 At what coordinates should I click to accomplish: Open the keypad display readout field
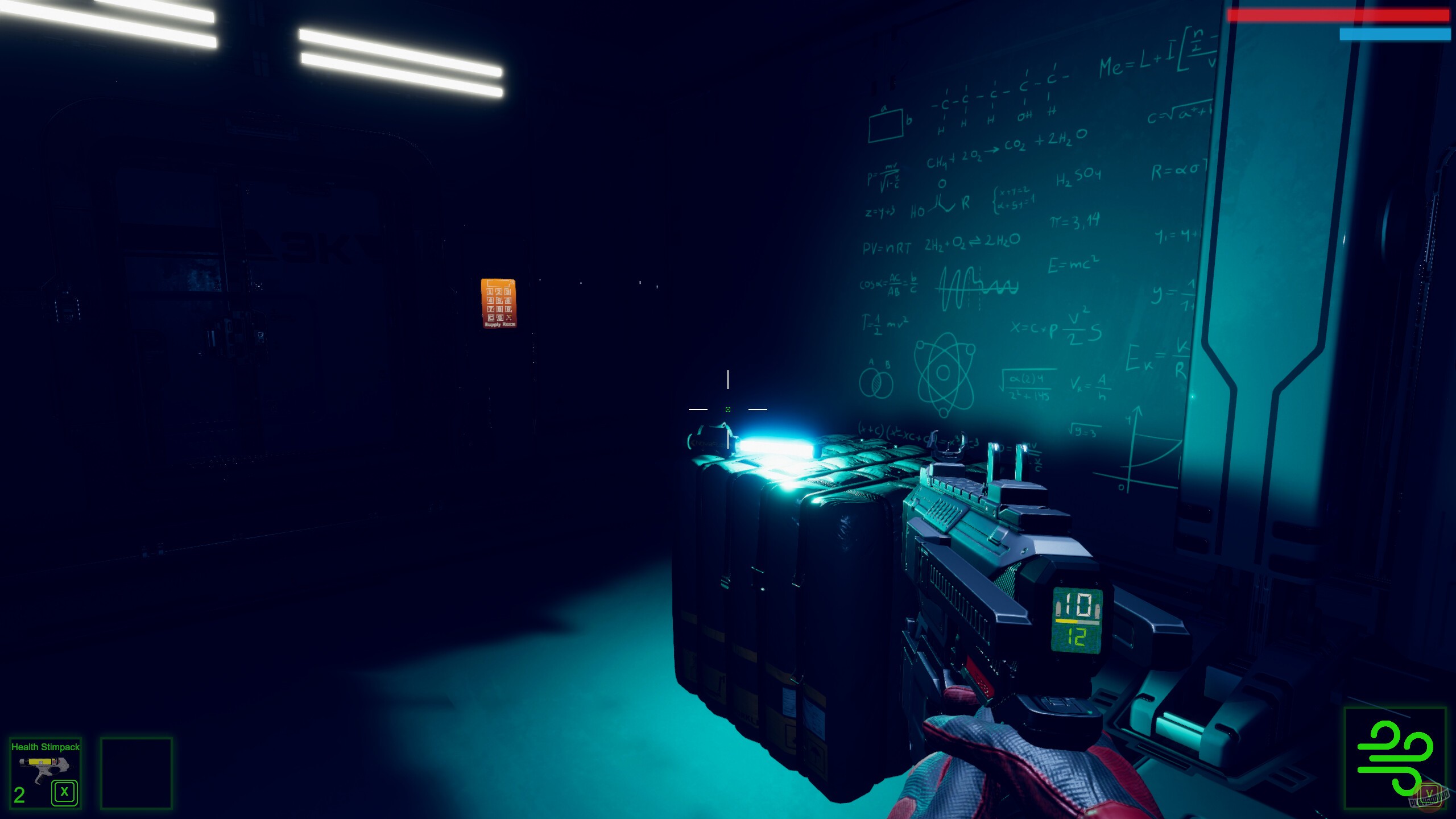coord(498,284)
